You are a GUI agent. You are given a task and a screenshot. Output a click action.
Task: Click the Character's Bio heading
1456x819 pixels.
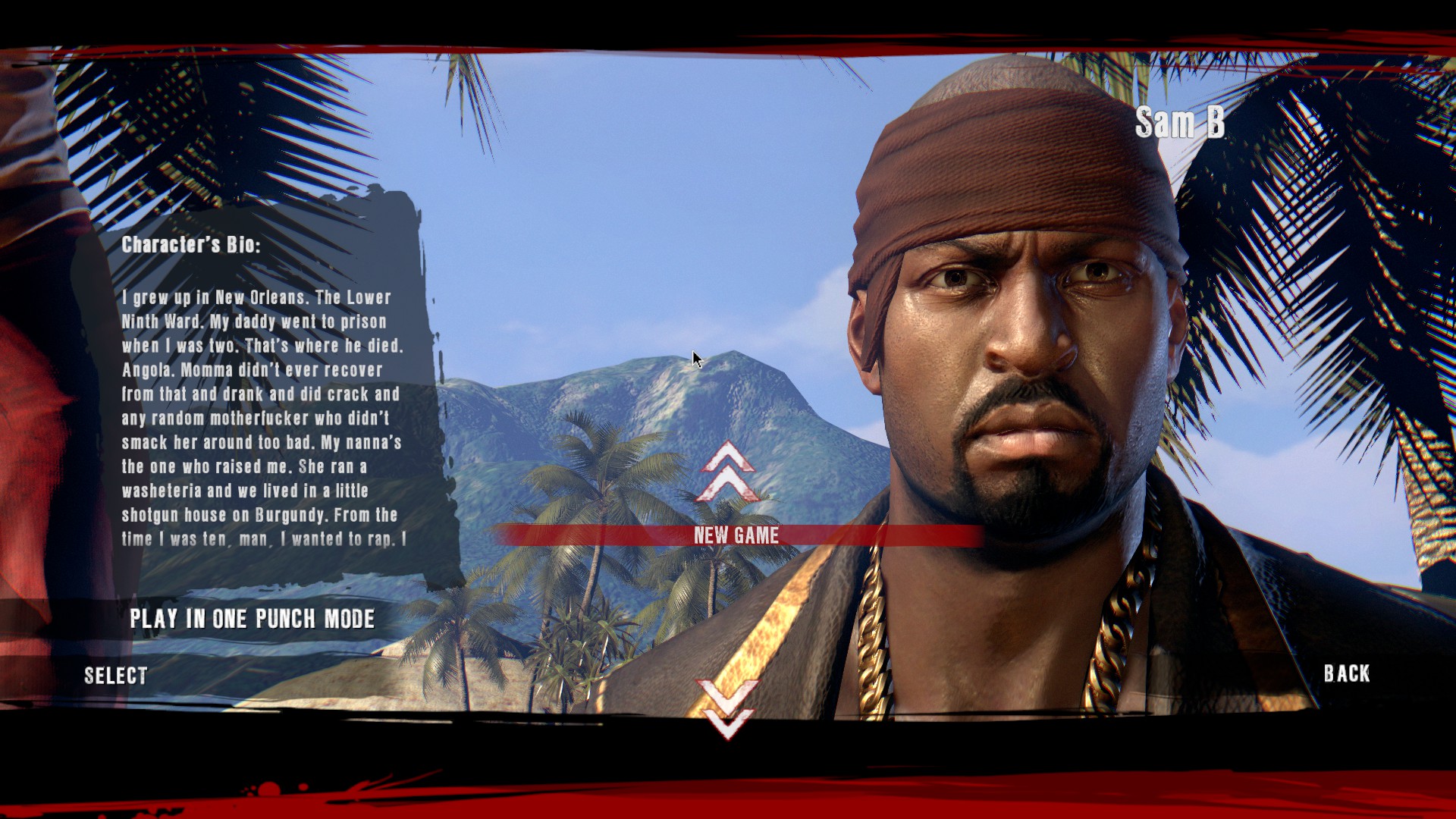192,244
